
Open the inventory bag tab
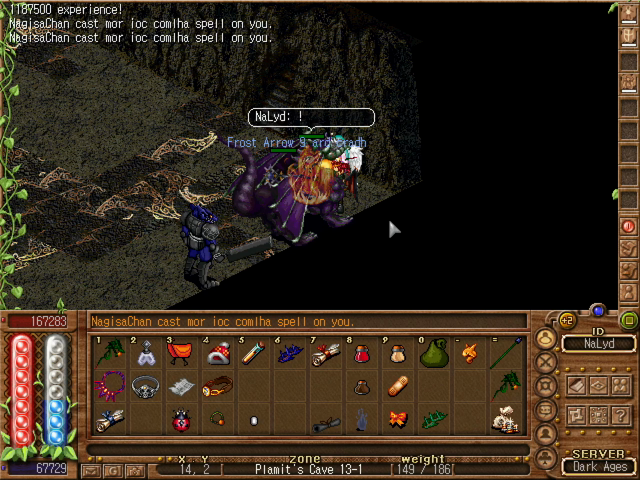547,337
